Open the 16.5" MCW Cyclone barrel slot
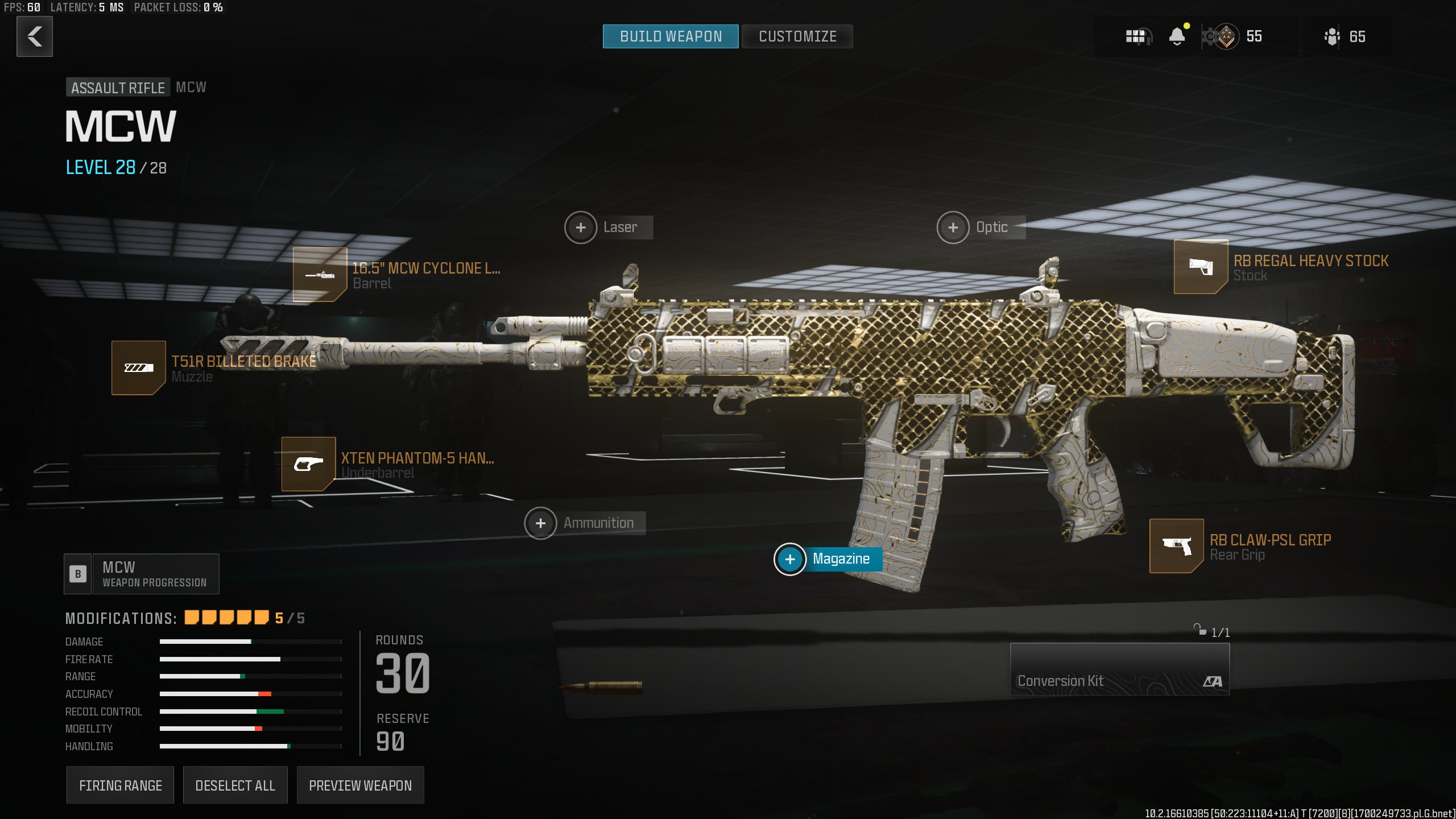Viewport: 1456px width, 819px height. (x=320, y=275)
